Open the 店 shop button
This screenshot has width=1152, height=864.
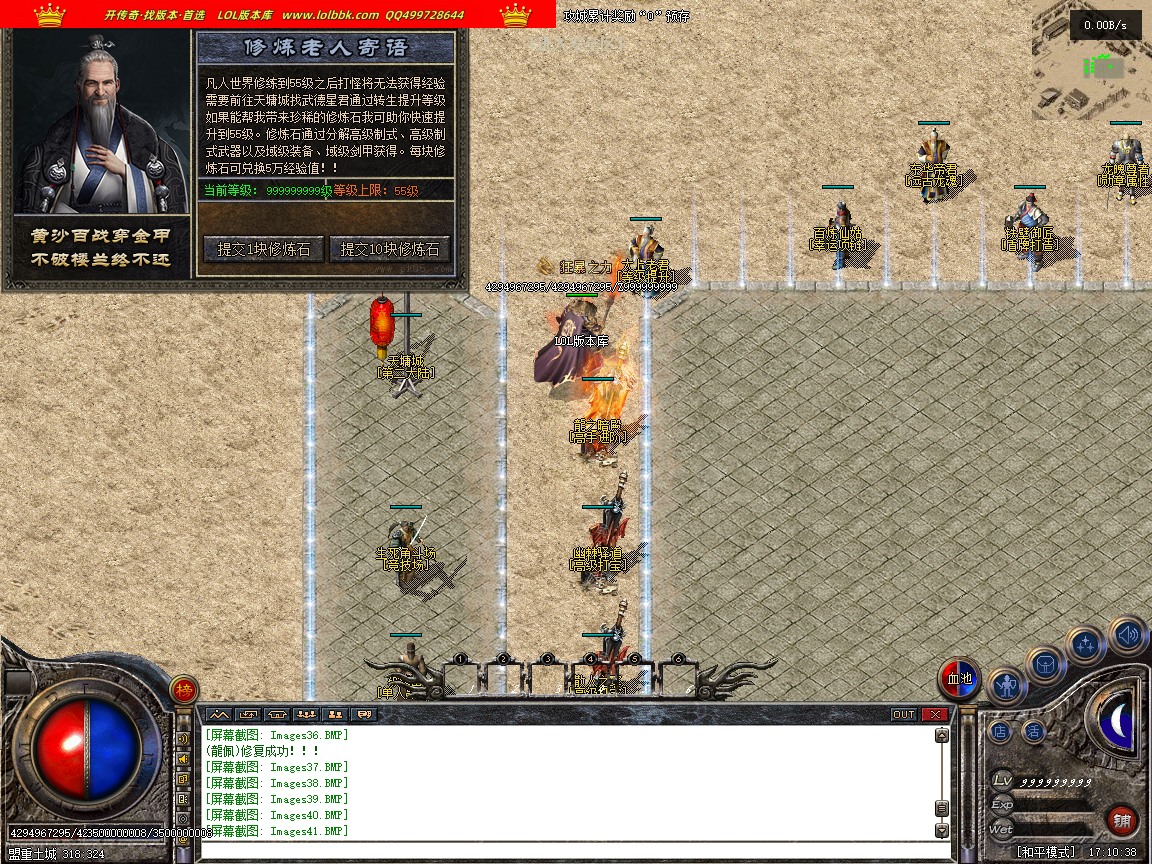coord(1000,732)
